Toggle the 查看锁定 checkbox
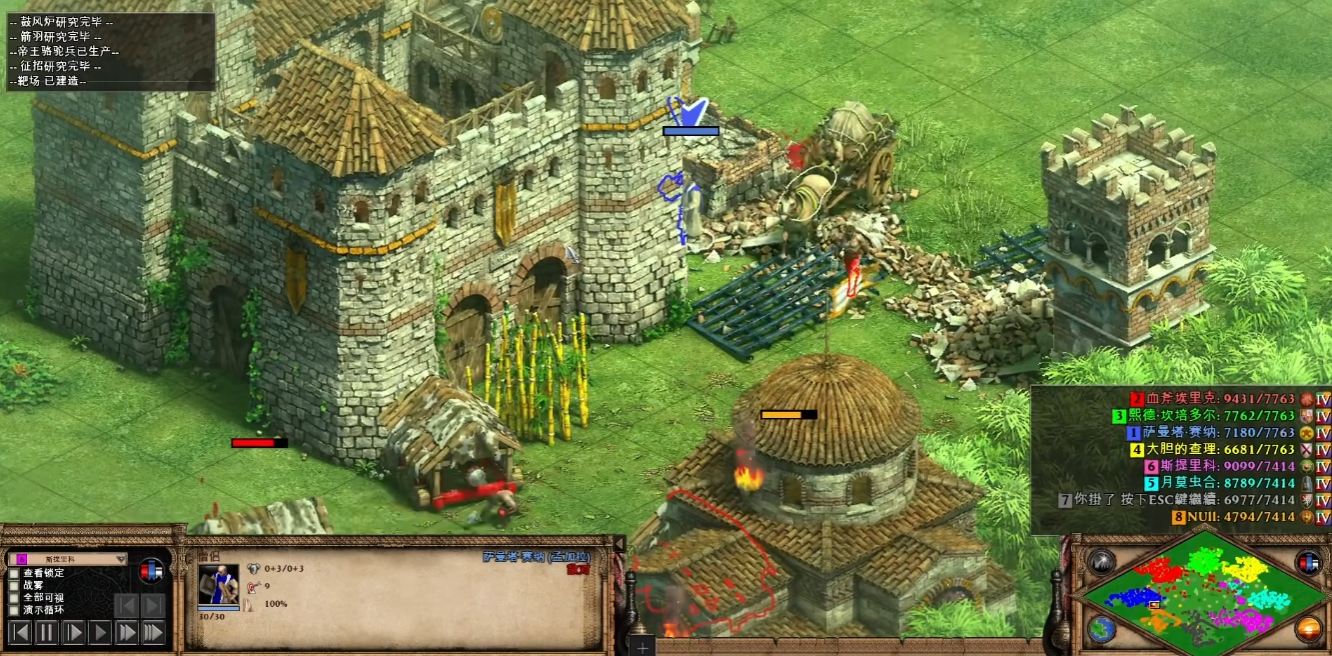The width and height of the screenshot is (1332, 656). click(x=14, y=573)
